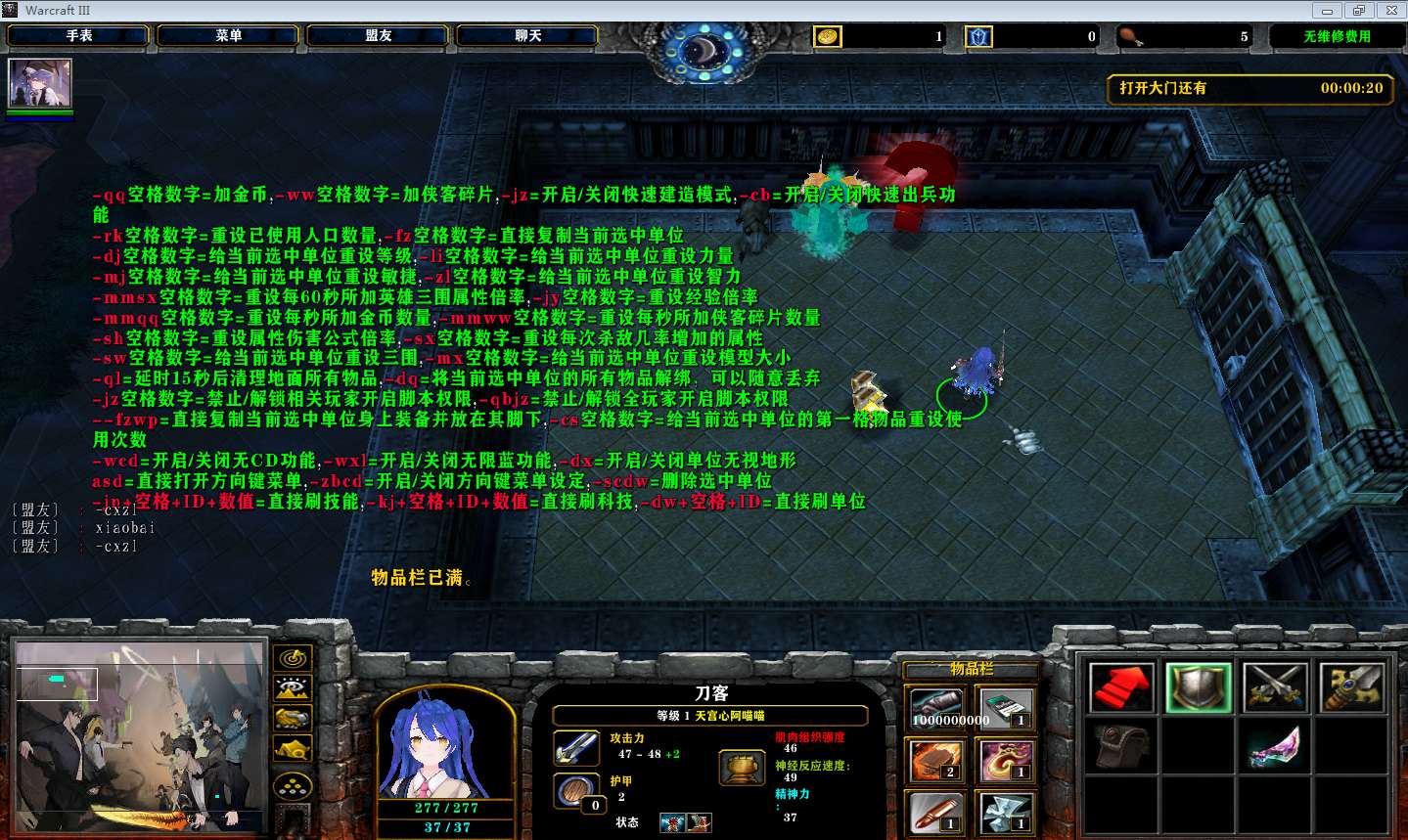Click the blue-haired hero portrait in the center panel

point(445,747)
